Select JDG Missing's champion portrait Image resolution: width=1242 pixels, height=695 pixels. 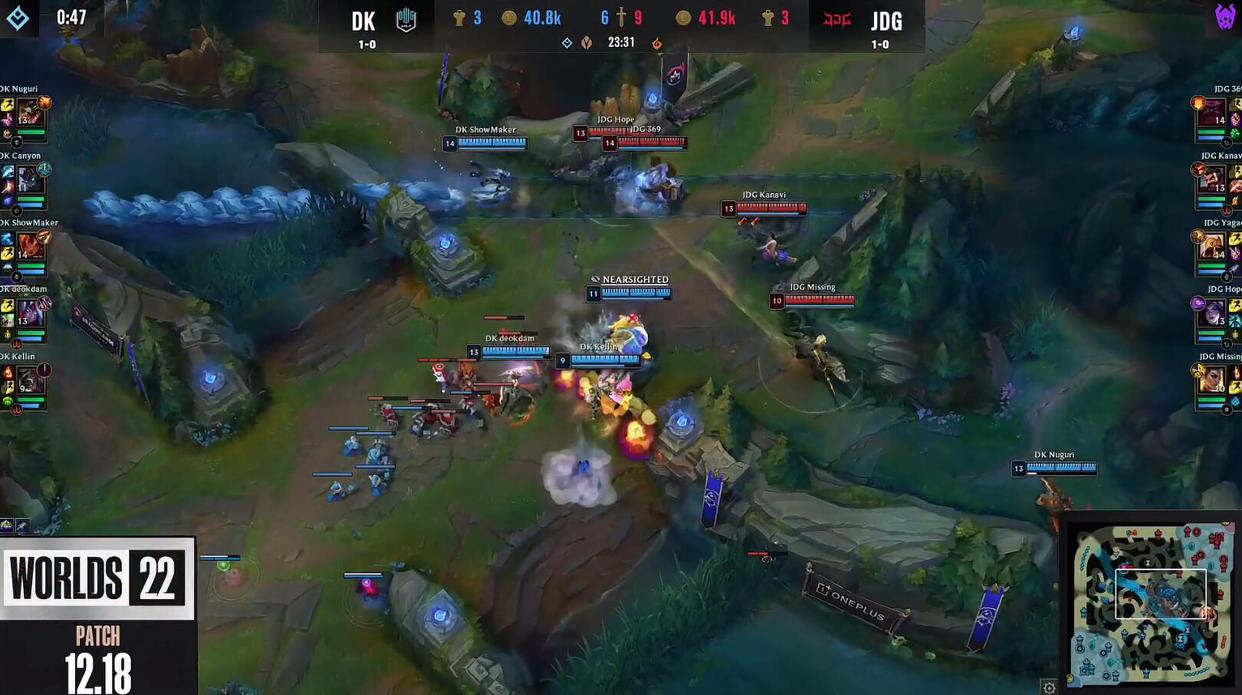point(1214,380)
